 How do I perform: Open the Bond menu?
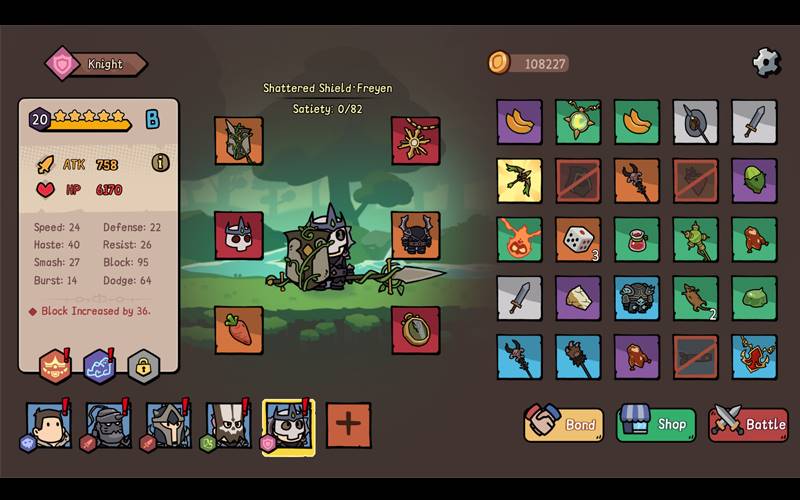click(x=564, y=424)
